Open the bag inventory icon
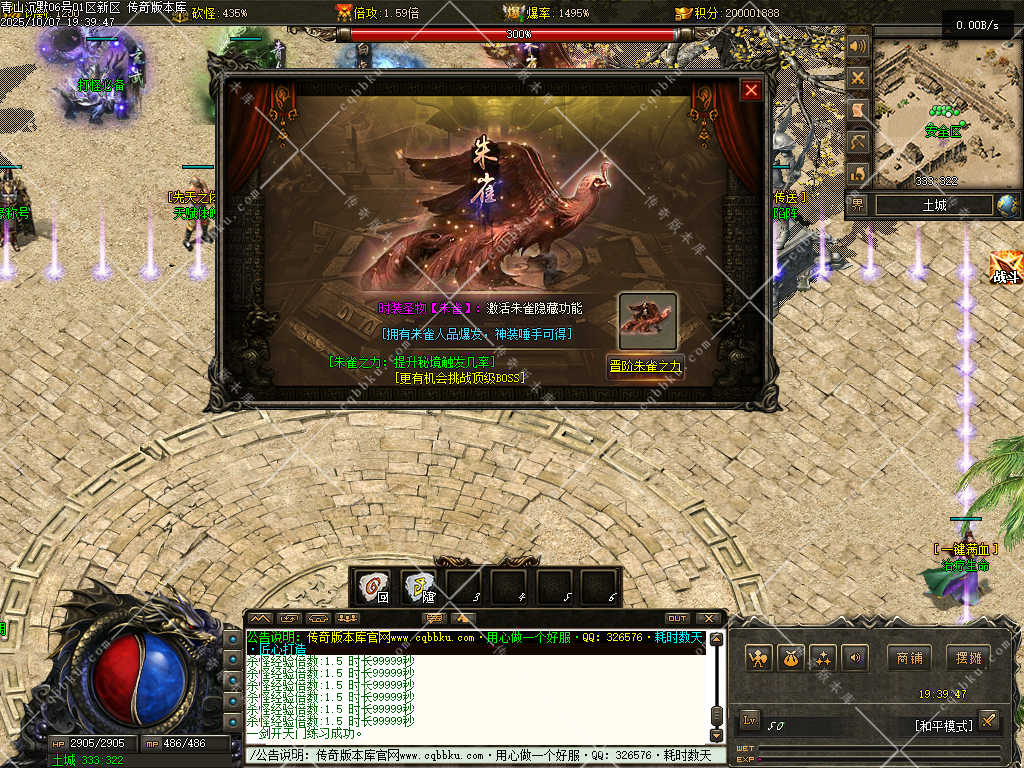 point(791,658)
